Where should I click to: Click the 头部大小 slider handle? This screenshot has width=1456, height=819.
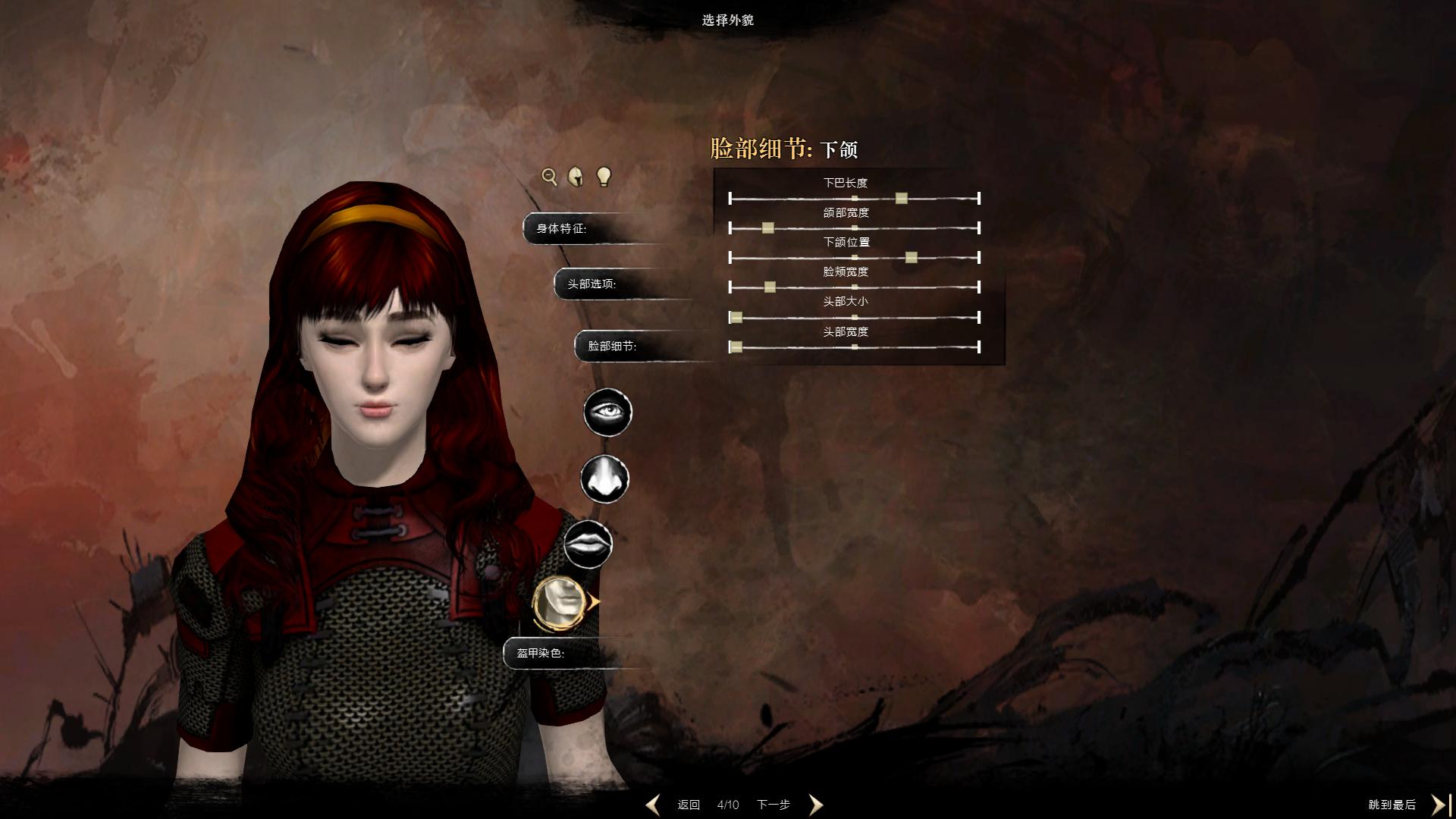coord(736,317)
